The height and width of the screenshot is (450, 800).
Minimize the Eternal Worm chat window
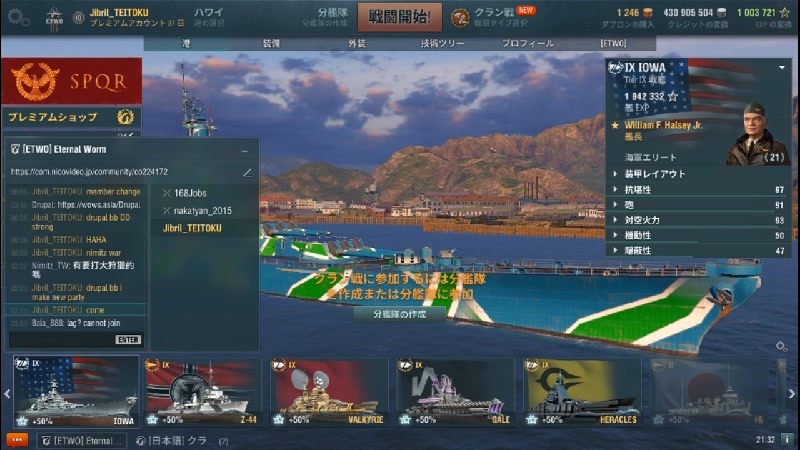pyautogui.click(x=244, y=150)
